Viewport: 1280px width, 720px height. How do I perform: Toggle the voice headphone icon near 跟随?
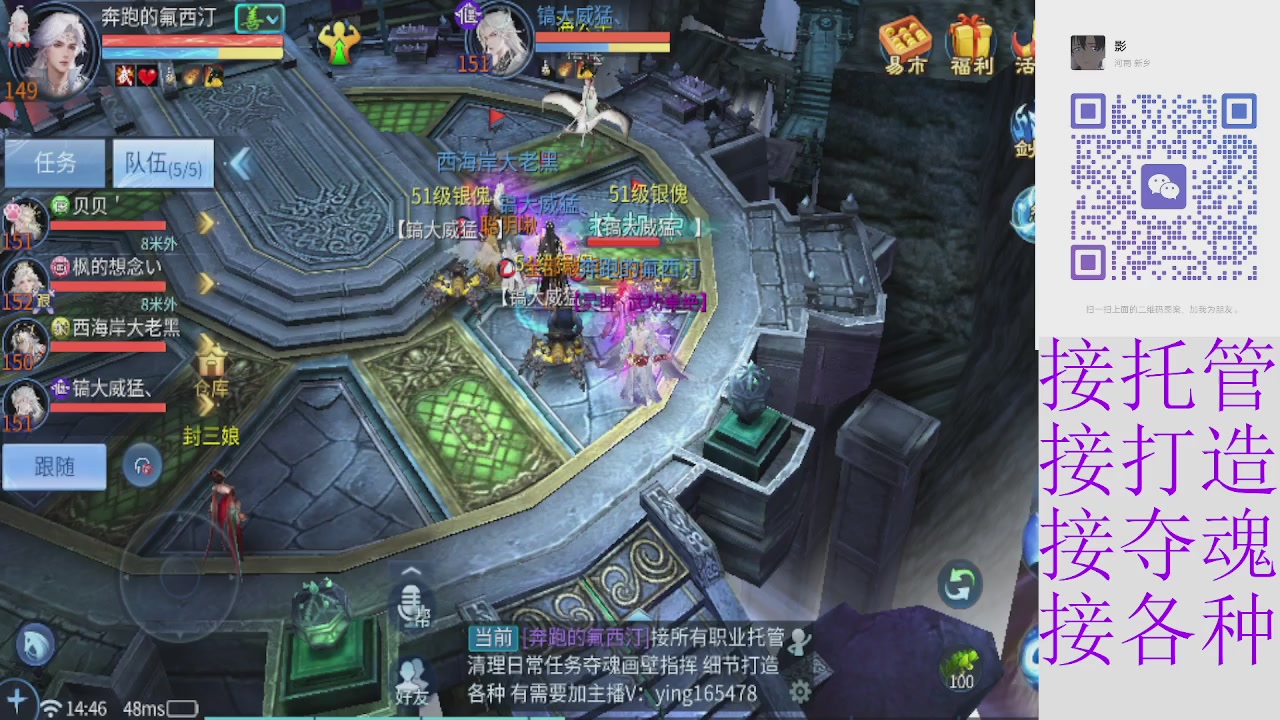(x=143, y=466)
